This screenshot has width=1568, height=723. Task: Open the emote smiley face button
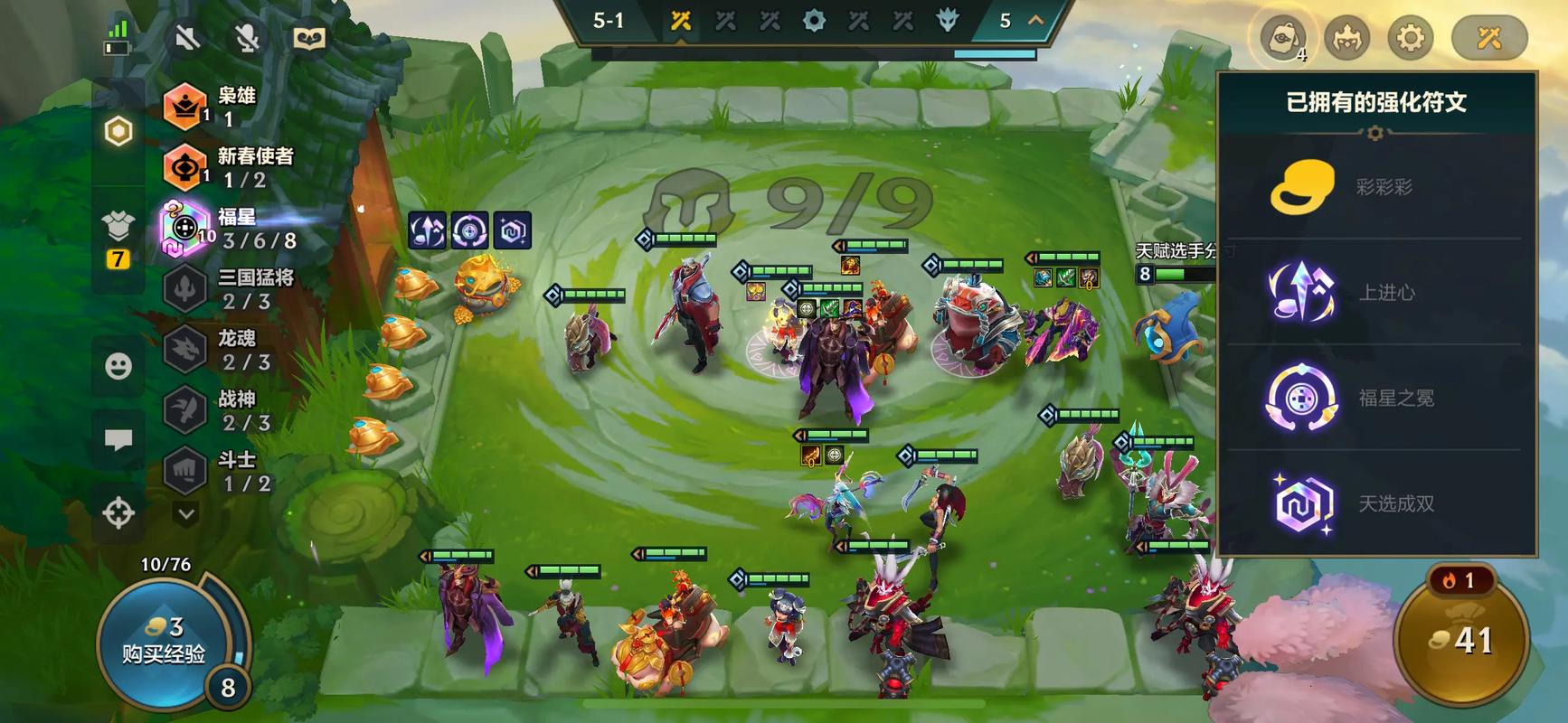118,366
